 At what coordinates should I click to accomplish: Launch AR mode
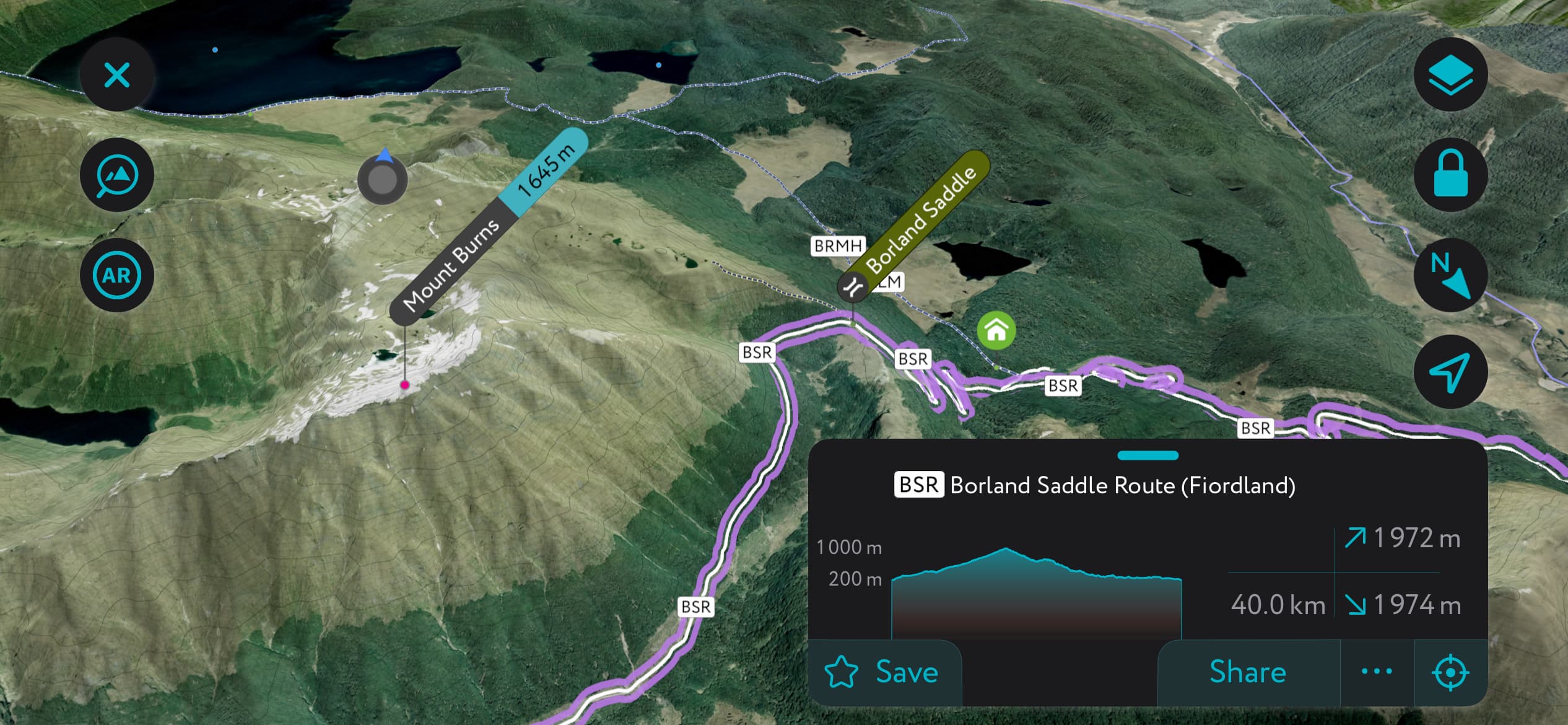116,275
